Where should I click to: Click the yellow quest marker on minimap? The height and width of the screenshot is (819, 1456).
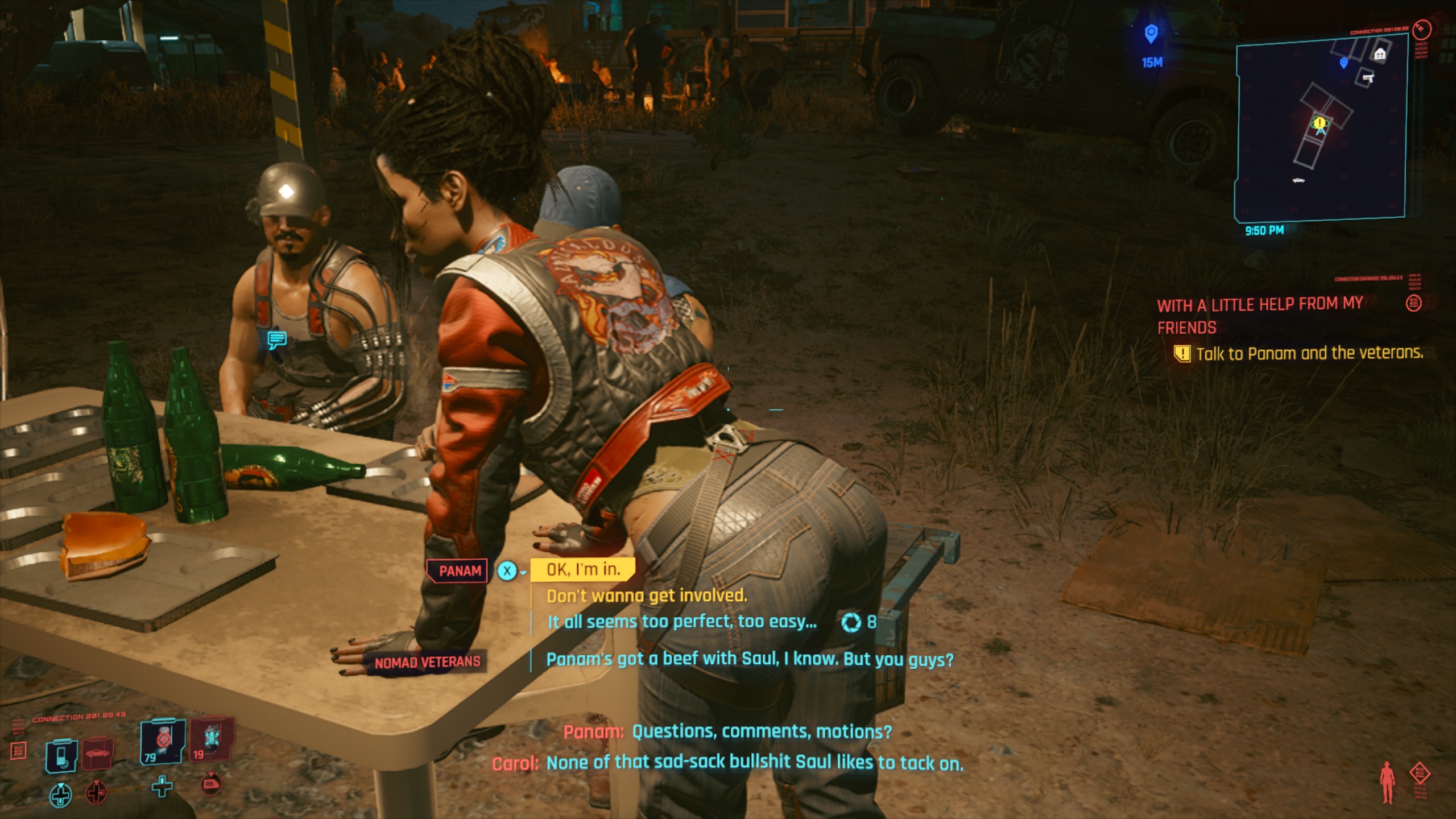pyautogui.click(x=1319, y=123)
